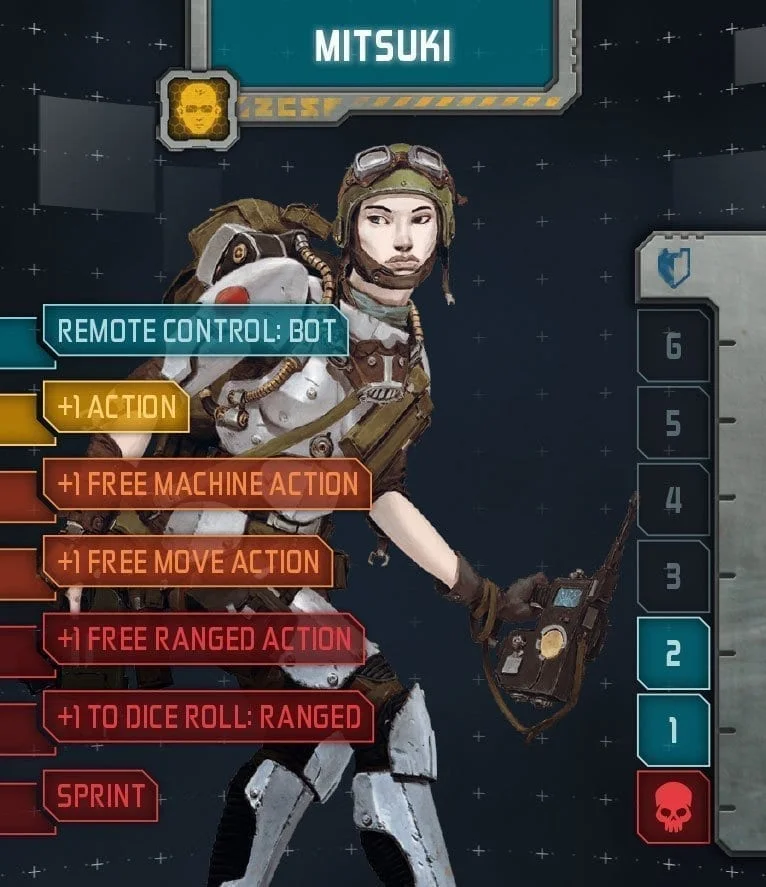
Task: Choose the +1 Action skill
Action: (116, 407)
